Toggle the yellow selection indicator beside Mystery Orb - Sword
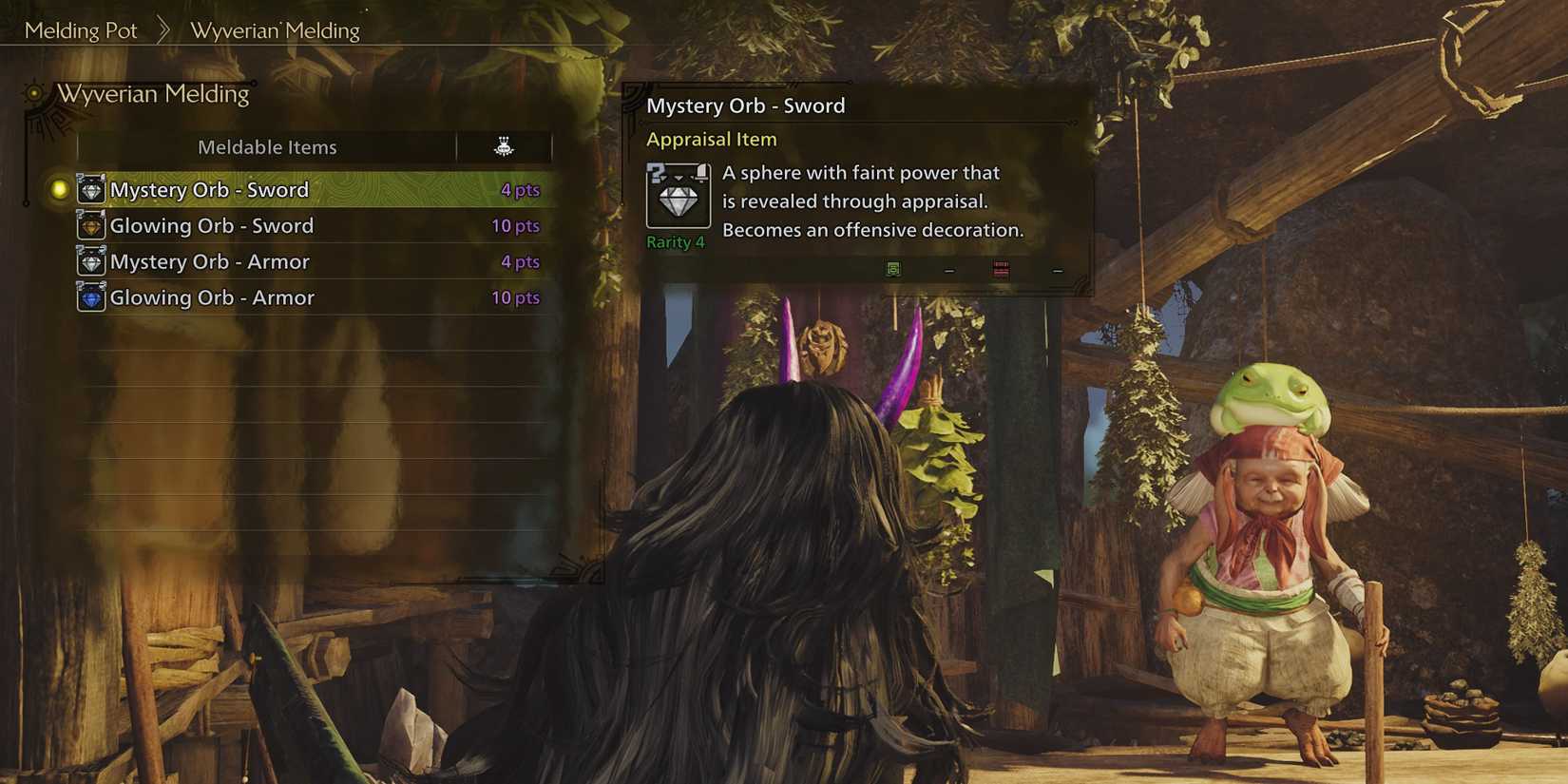Image resolution: width=1568 pixels, height=784 pixels. pyautogui.click(x=59, y=189)
